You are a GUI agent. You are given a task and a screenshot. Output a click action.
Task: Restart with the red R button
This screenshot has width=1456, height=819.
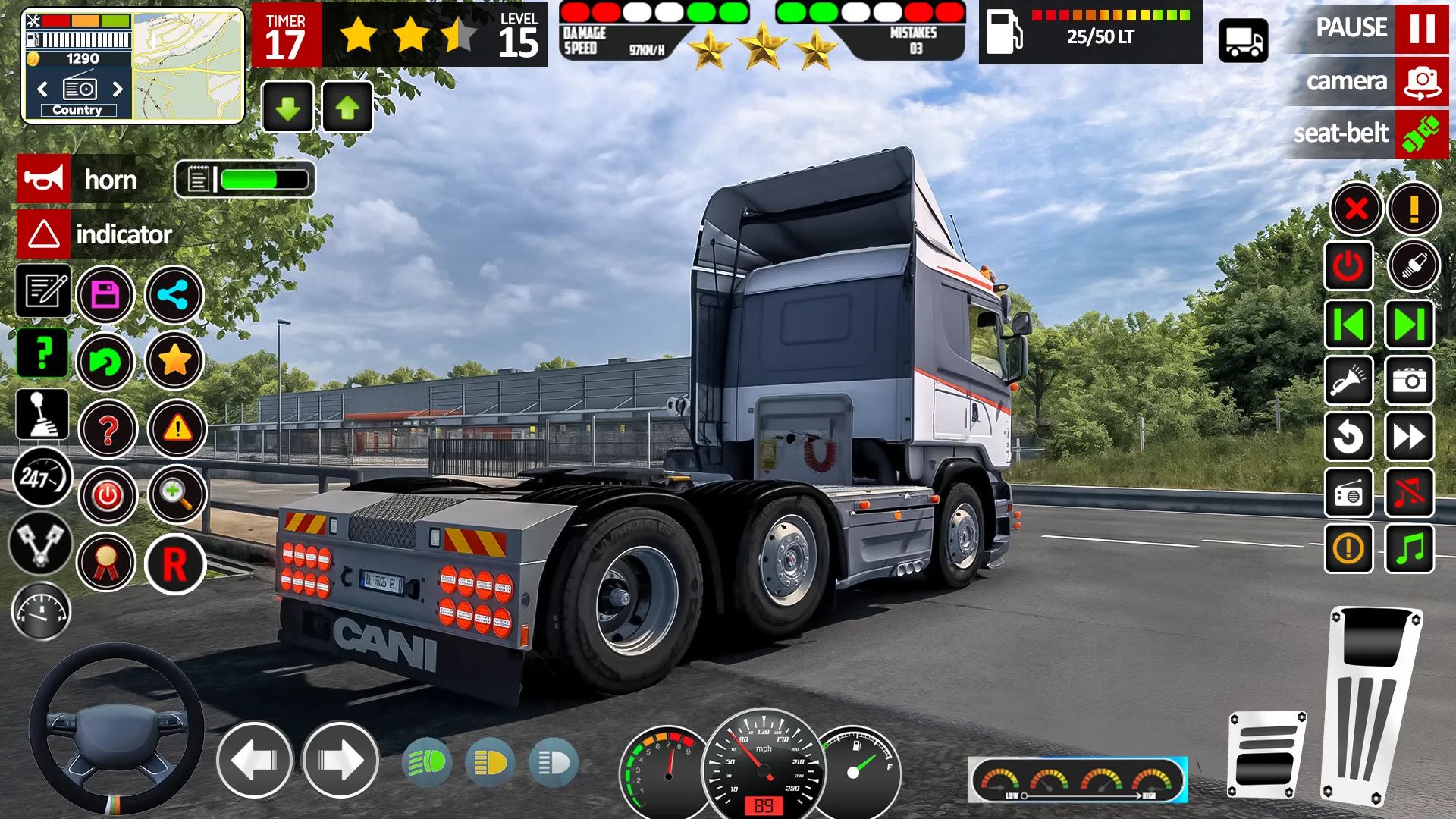(175, 562)
